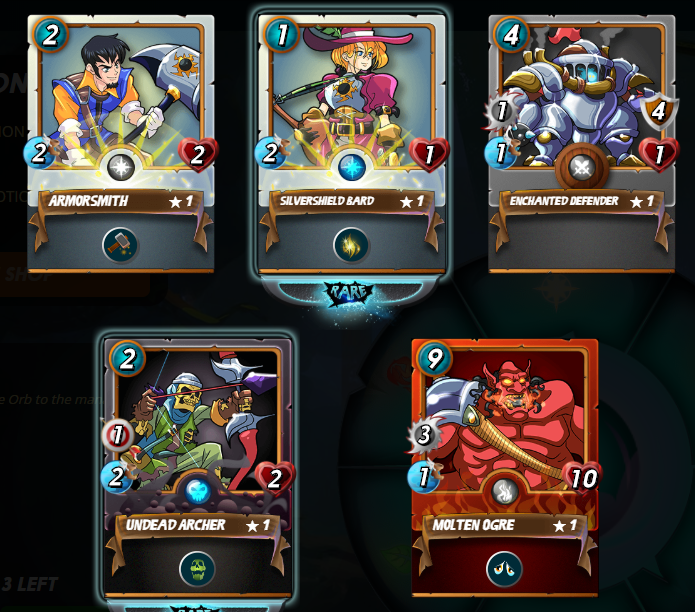Click Silvershield Bard's ability icon
Image resolution: width=695 pixels, height=612 pixels.
(x=351, y=244)
